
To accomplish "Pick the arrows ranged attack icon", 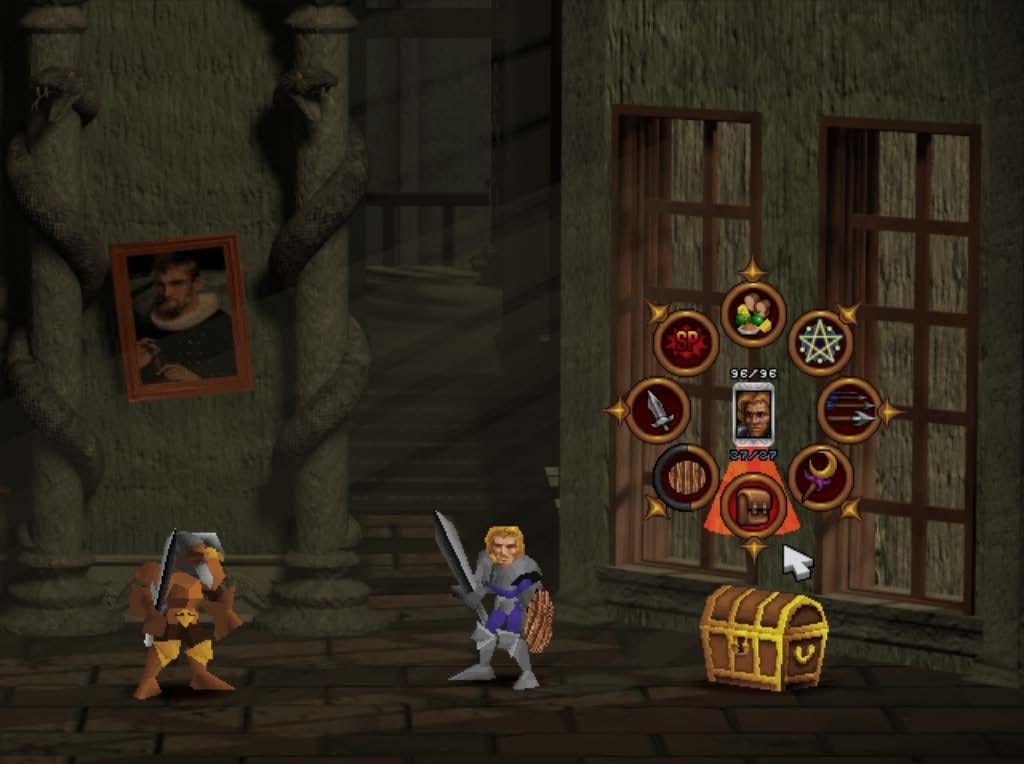I will tap(849, 410).
